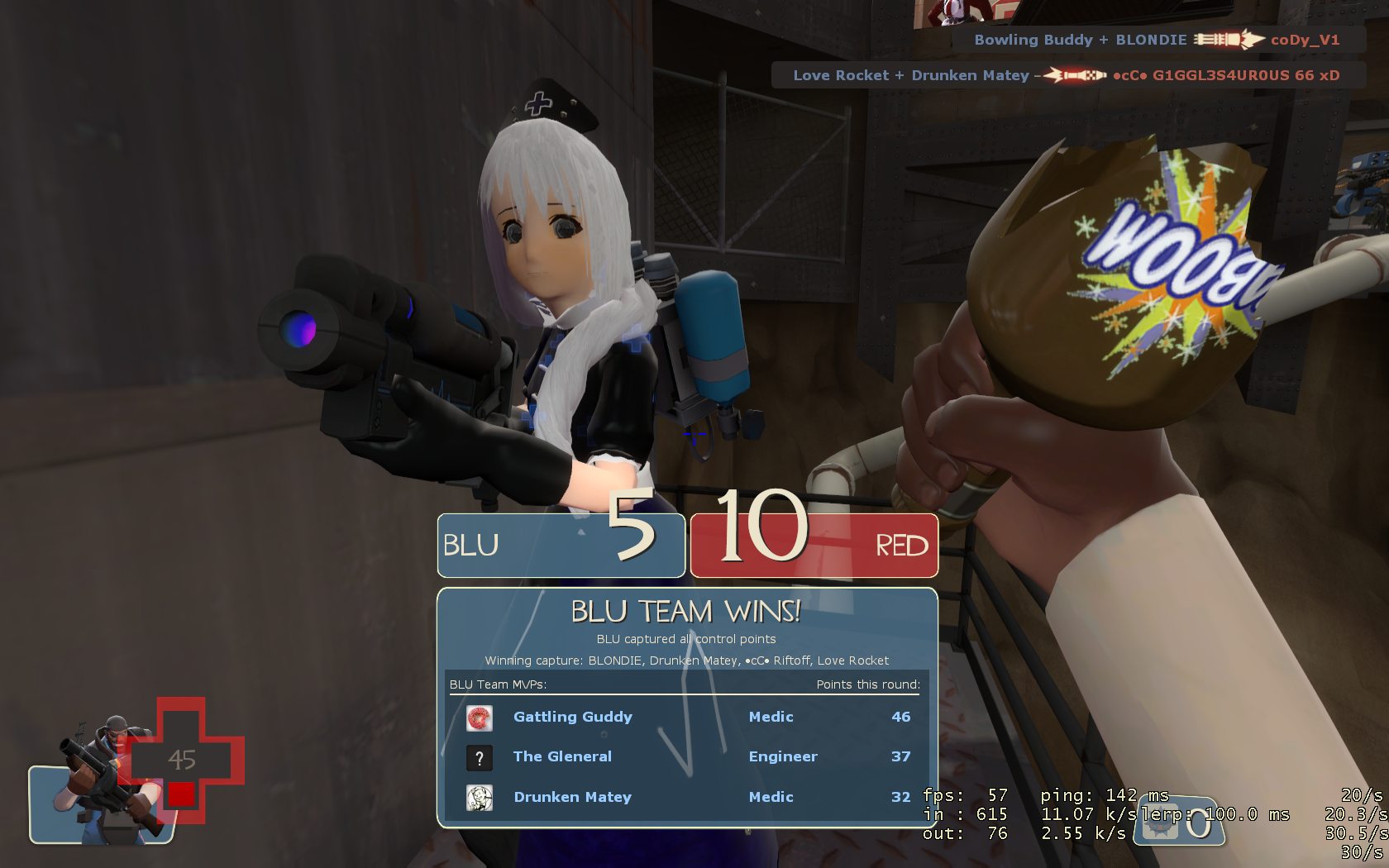The width and height of the screenshot is (1389, 868).
Task: Click The Gleneral's question mark avatar
Action: click(480, 757)
